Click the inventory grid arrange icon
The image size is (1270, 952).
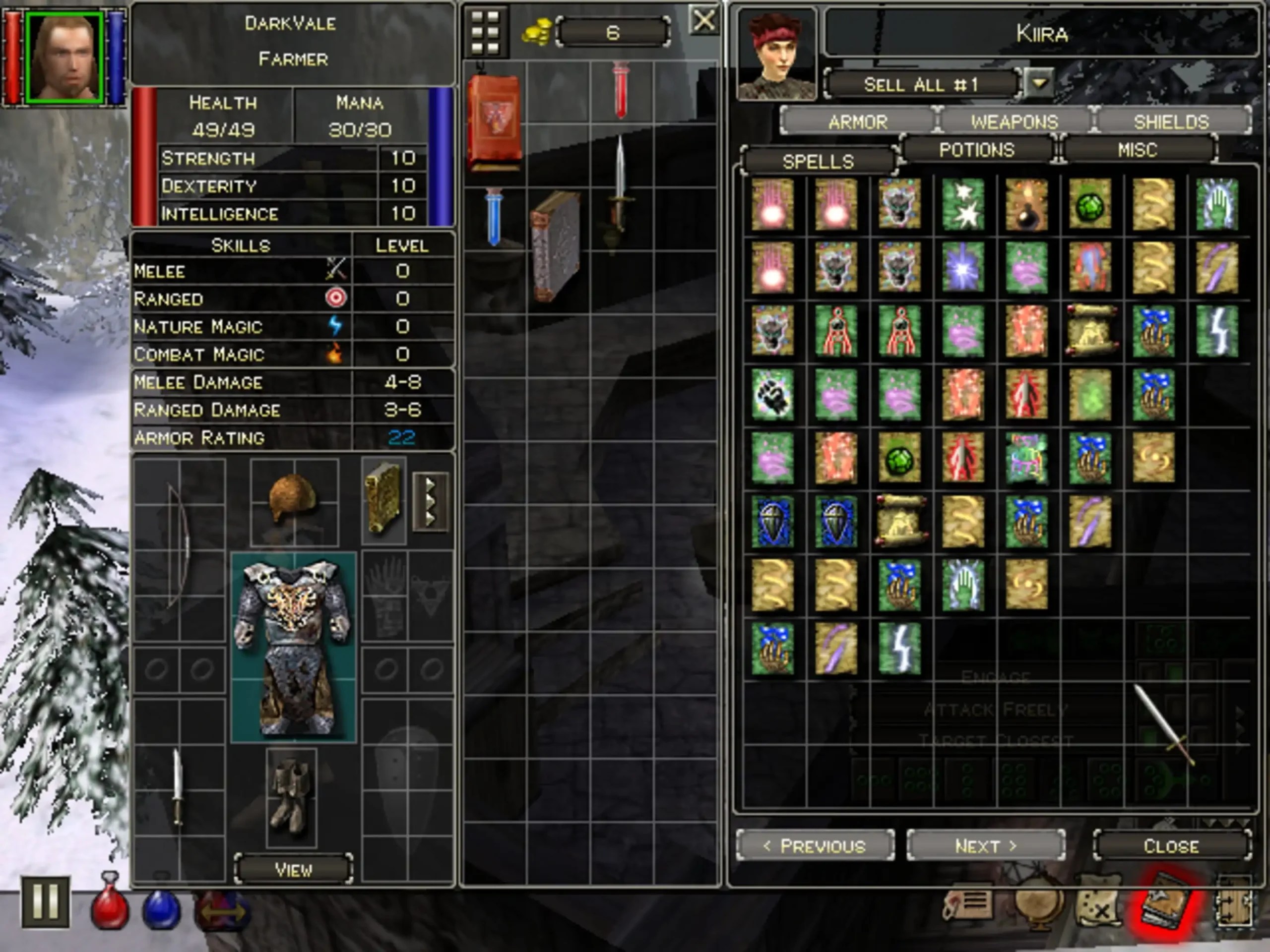click(x=485, y=32)
